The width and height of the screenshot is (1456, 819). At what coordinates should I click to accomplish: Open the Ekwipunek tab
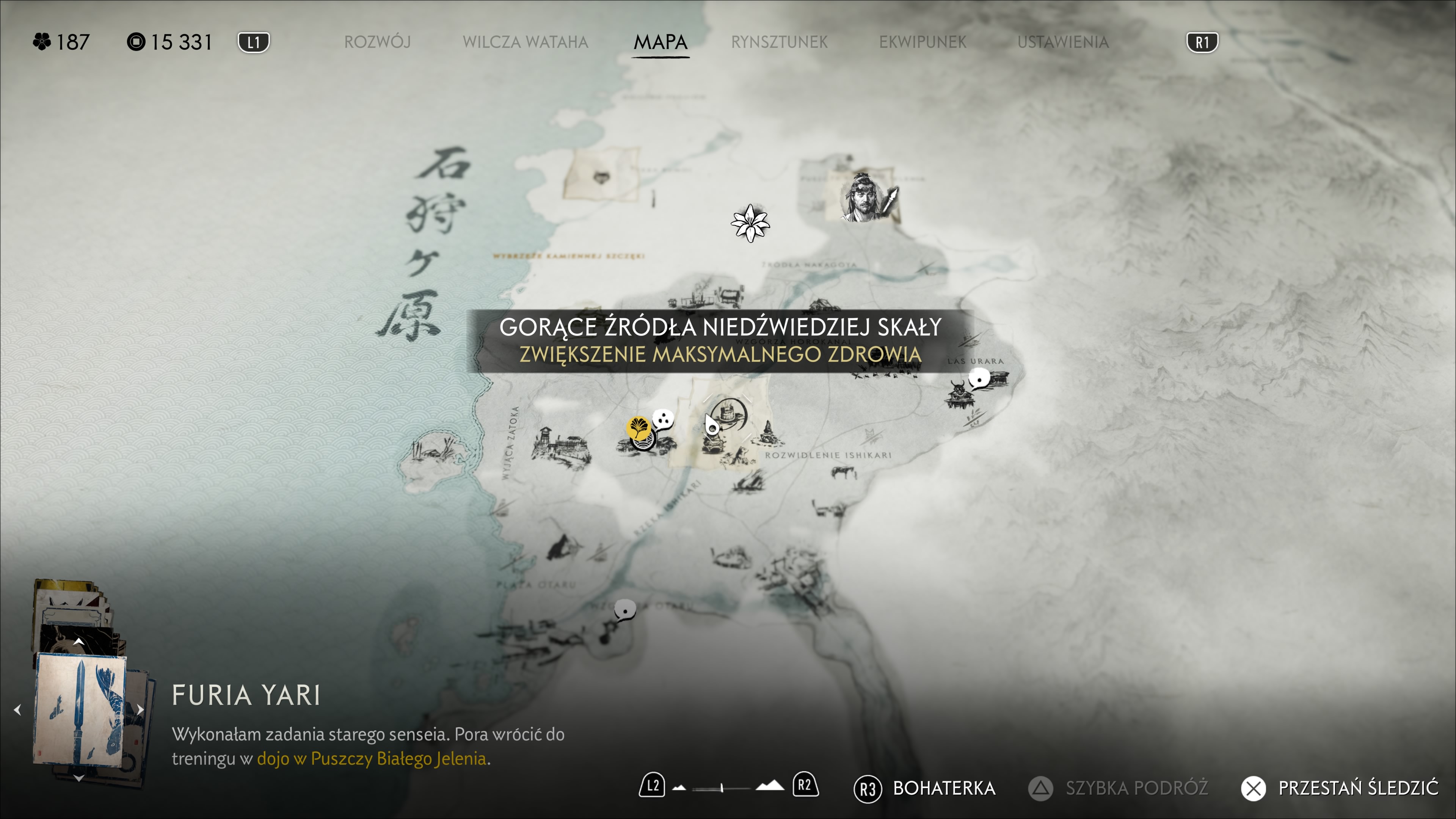tap(923, 42)
